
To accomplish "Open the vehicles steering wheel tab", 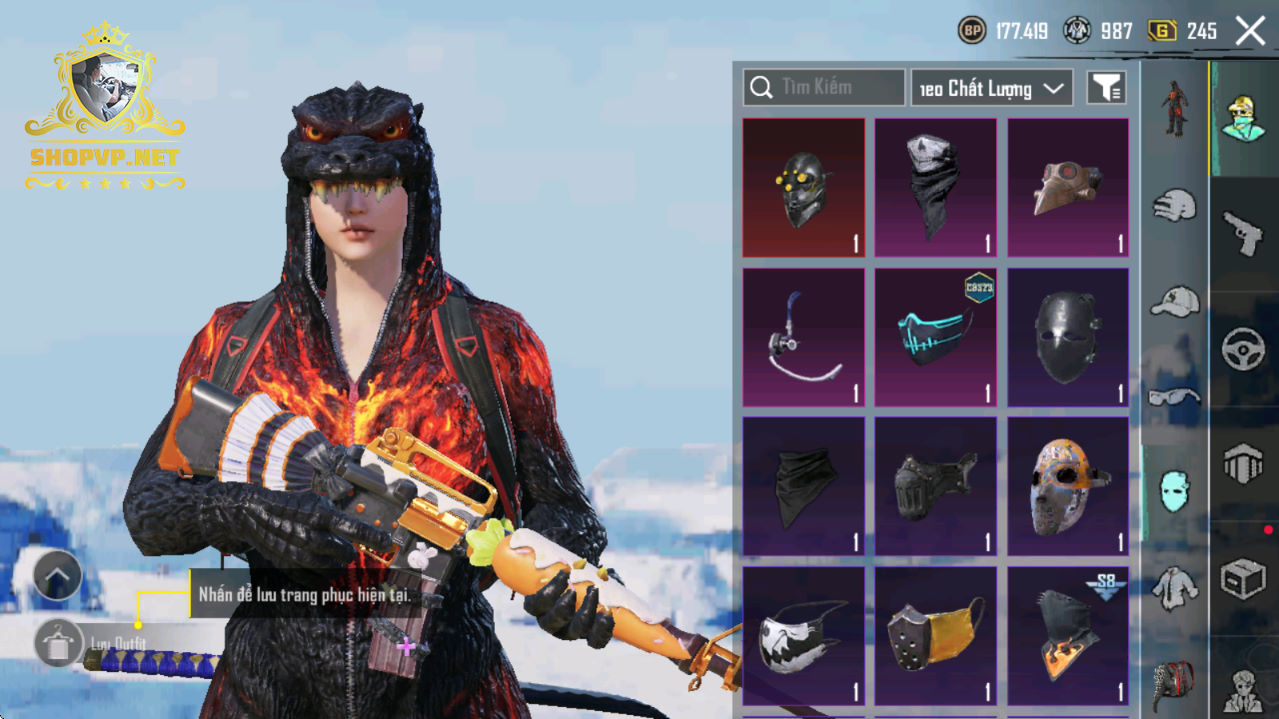I will (x=1243, y=349).
